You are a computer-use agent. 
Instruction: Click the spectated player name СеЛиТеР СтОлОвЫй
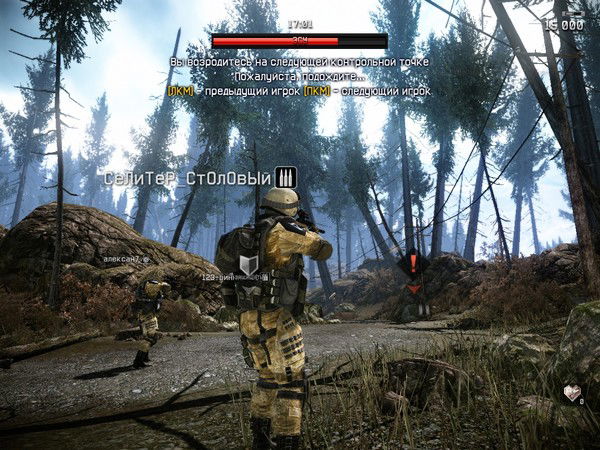point(188,179)
